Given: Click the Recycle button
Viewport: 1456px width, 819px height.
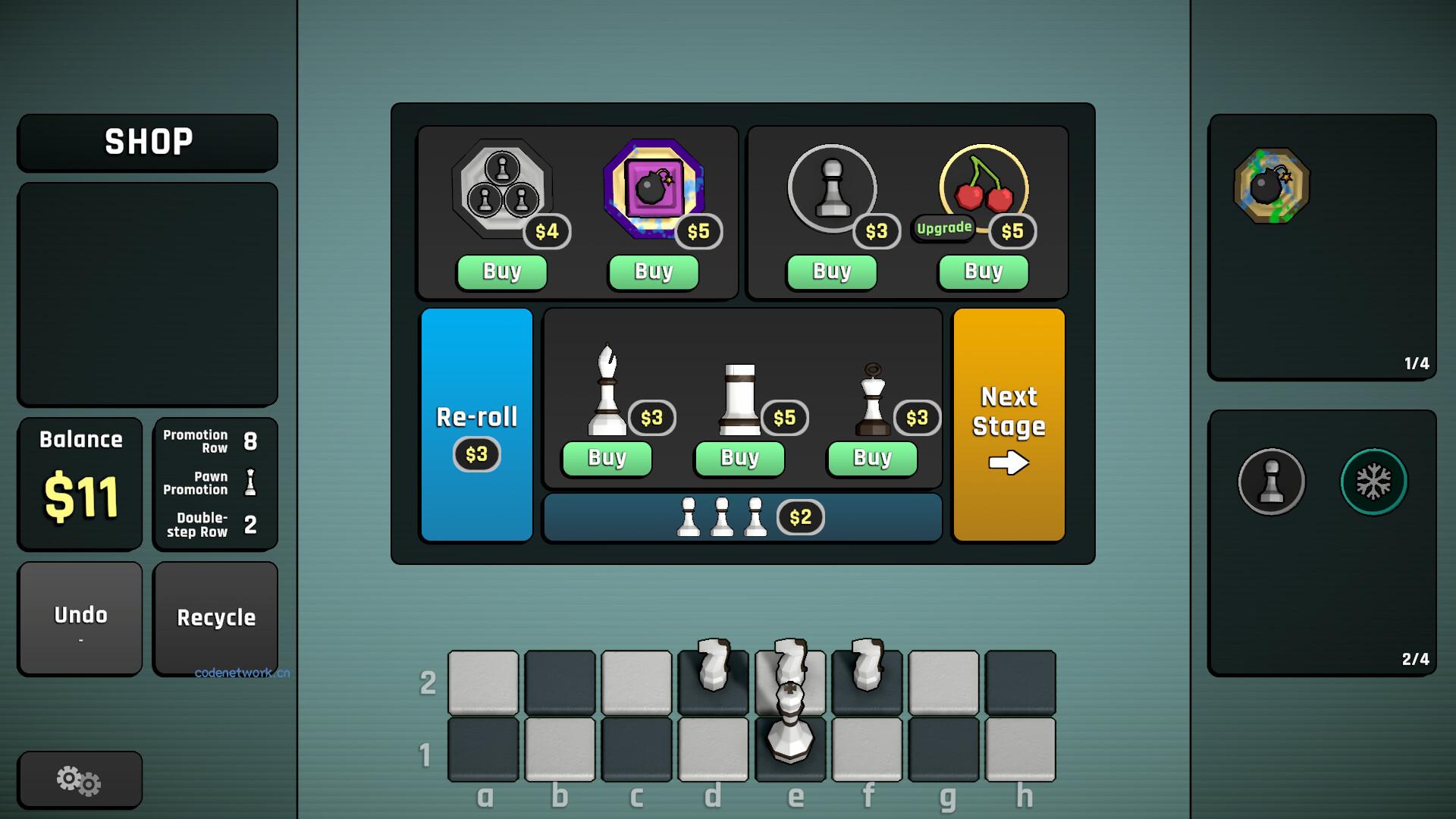Looking at the screenshot, I should [215, 618].
